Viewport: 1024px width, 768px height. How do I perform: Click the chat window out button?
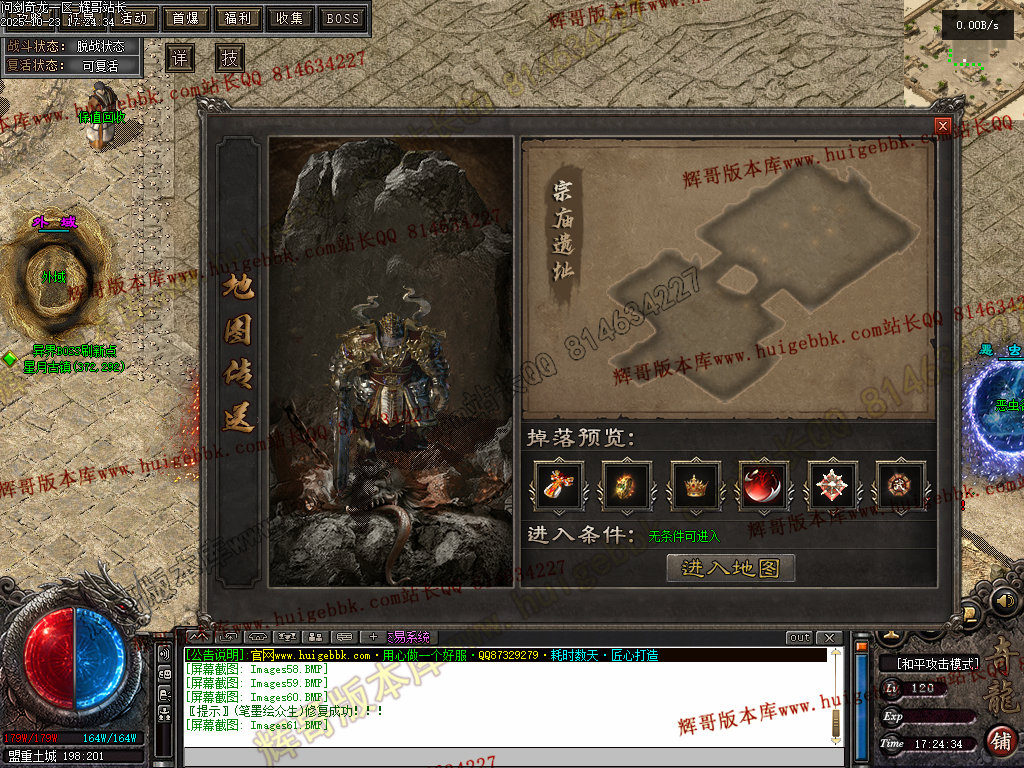[x=799, y=637]
